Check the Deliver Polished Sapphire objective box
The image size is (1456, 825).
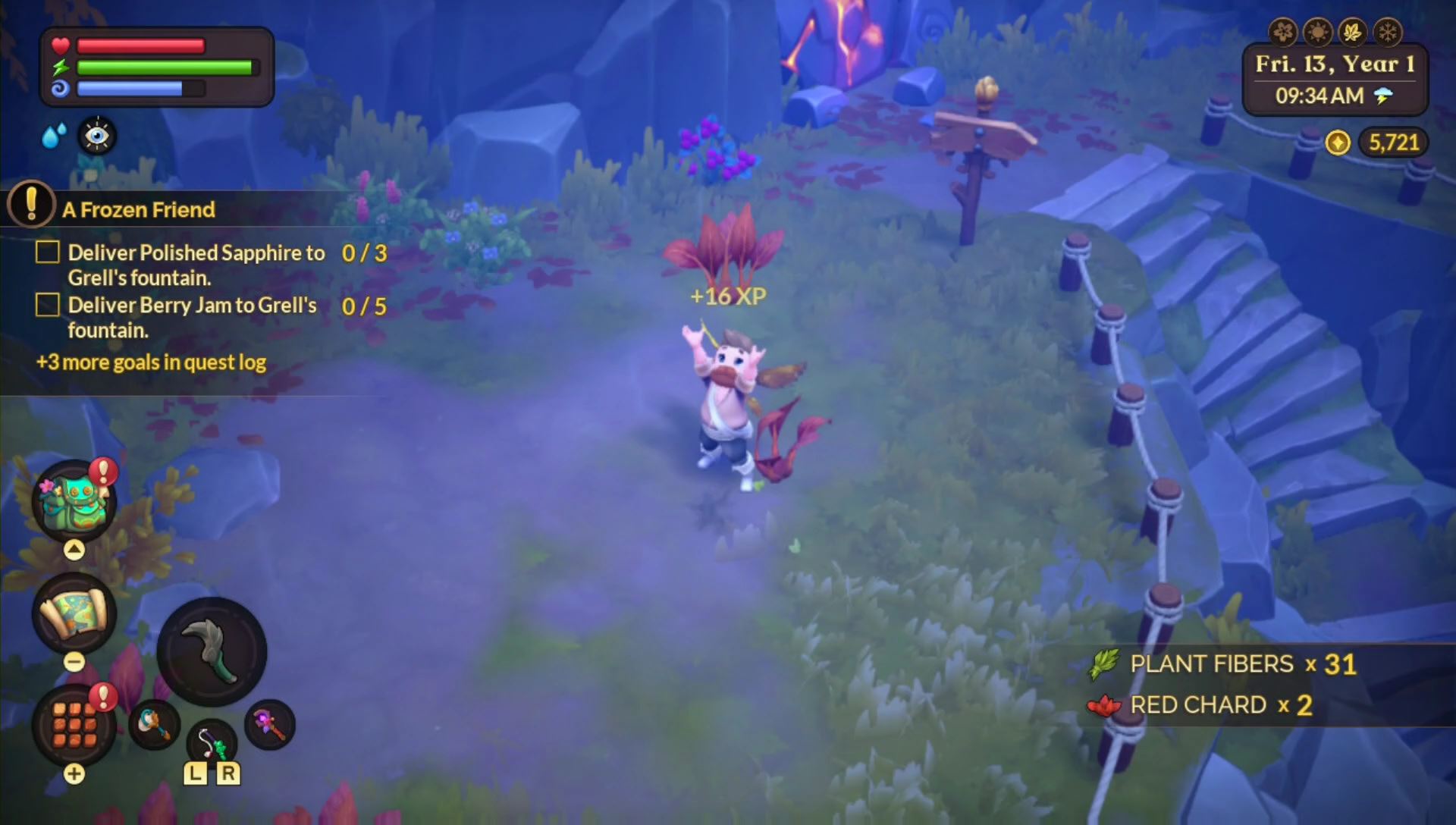[47, 253]
